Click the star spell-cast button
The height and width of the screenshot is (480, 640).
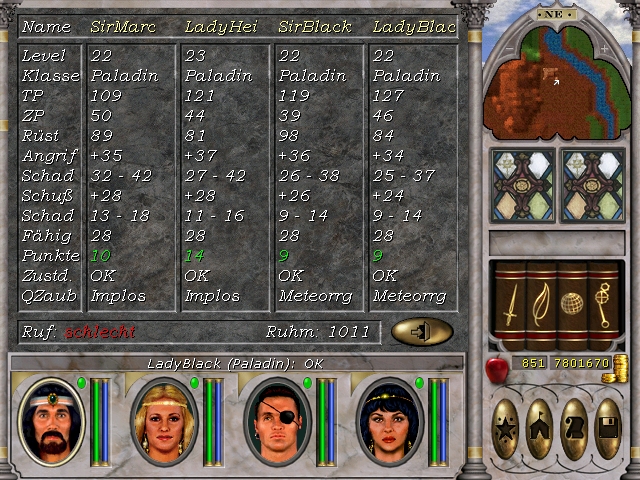(507, 428)
